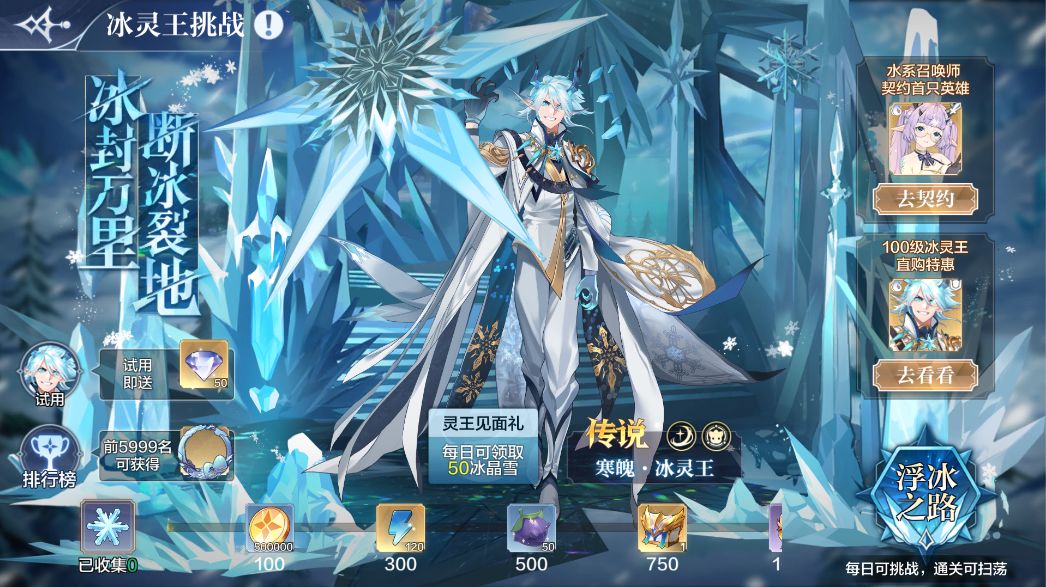
Task: Tap the 去契约 button
Action: [924, 198]
